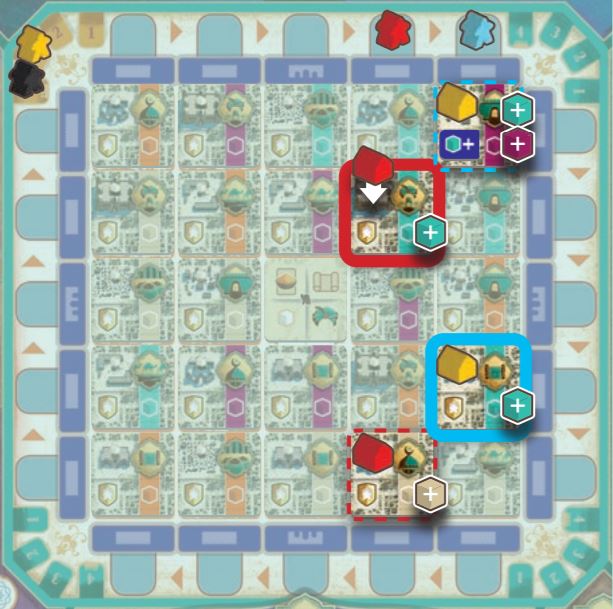
Task: Select the blue meeple on the top track
Action: [x=474, y=30]
